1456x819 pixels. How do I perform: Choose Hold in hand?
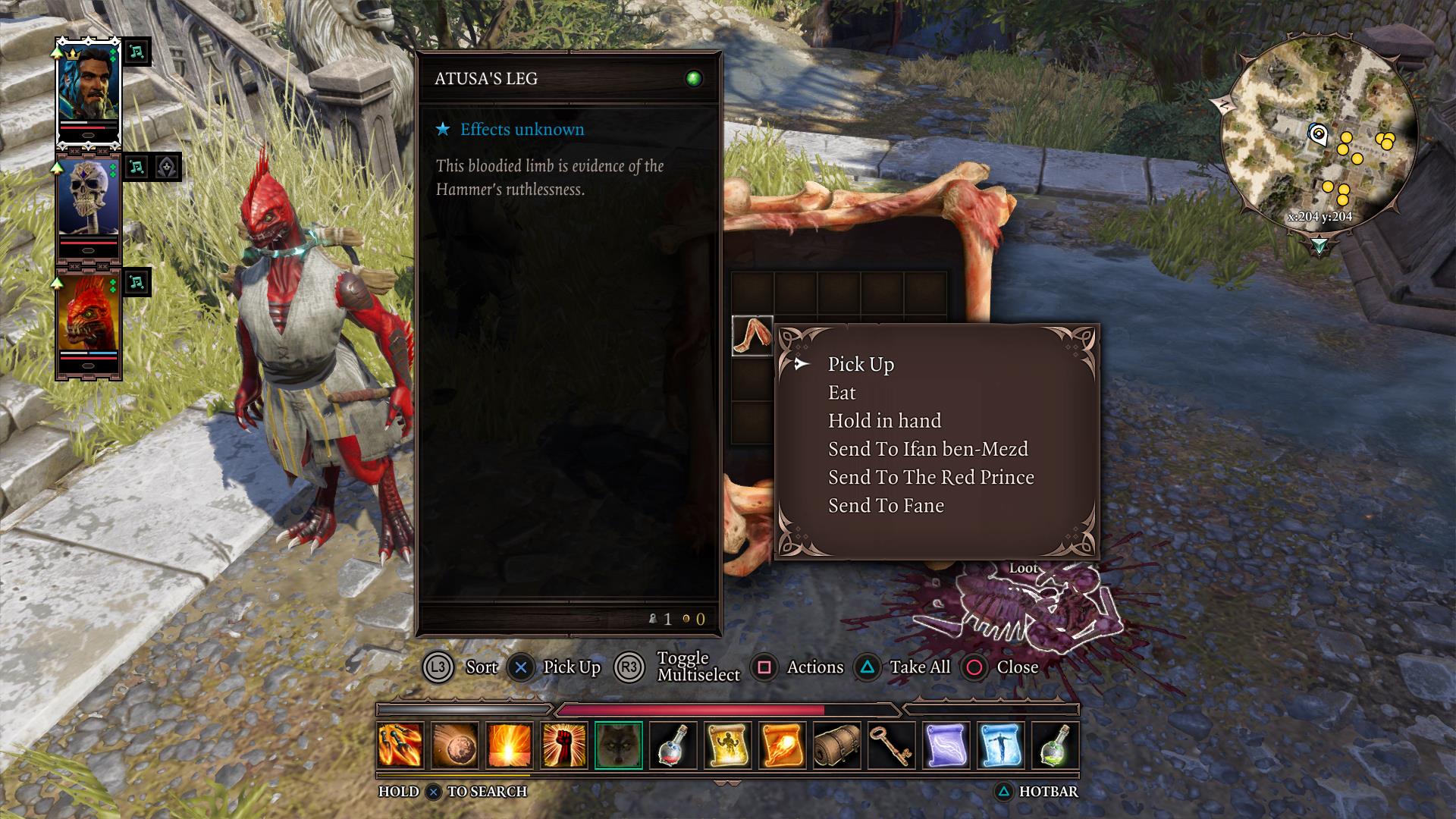click(x=884, y=421)
